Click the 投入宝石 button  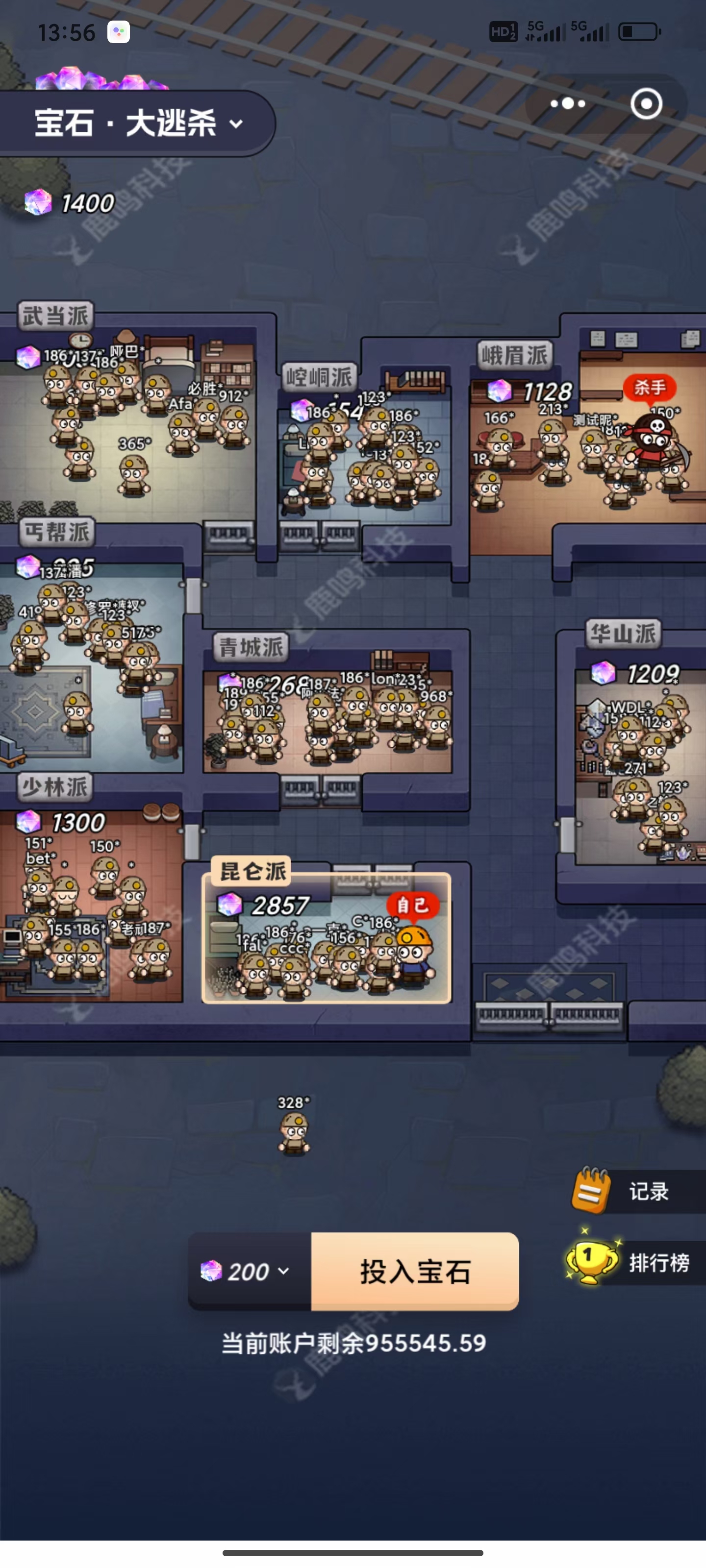point(415,1272)
